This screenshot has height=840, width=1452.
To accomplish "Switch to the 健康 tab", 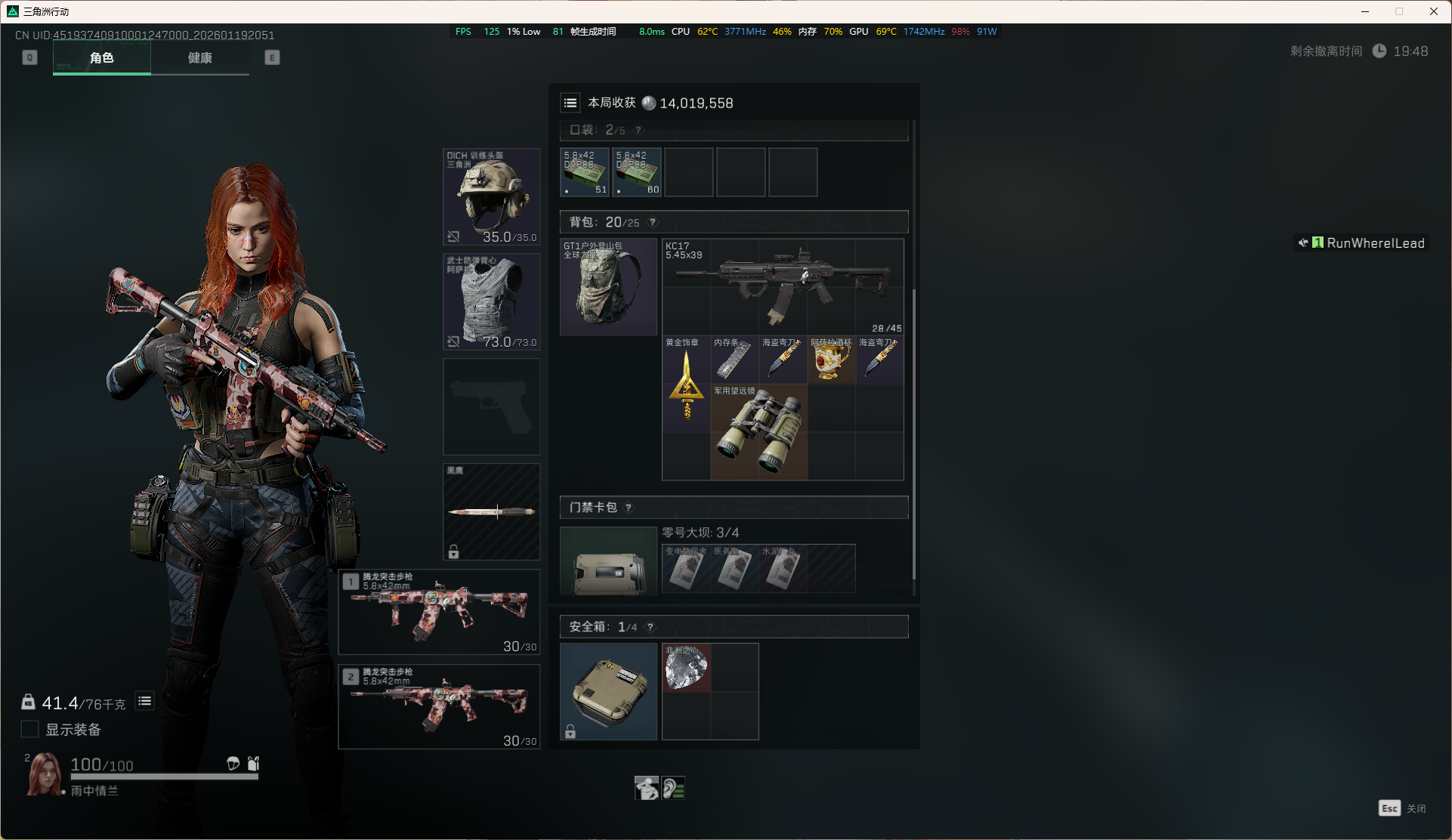I will coord(199,58).
